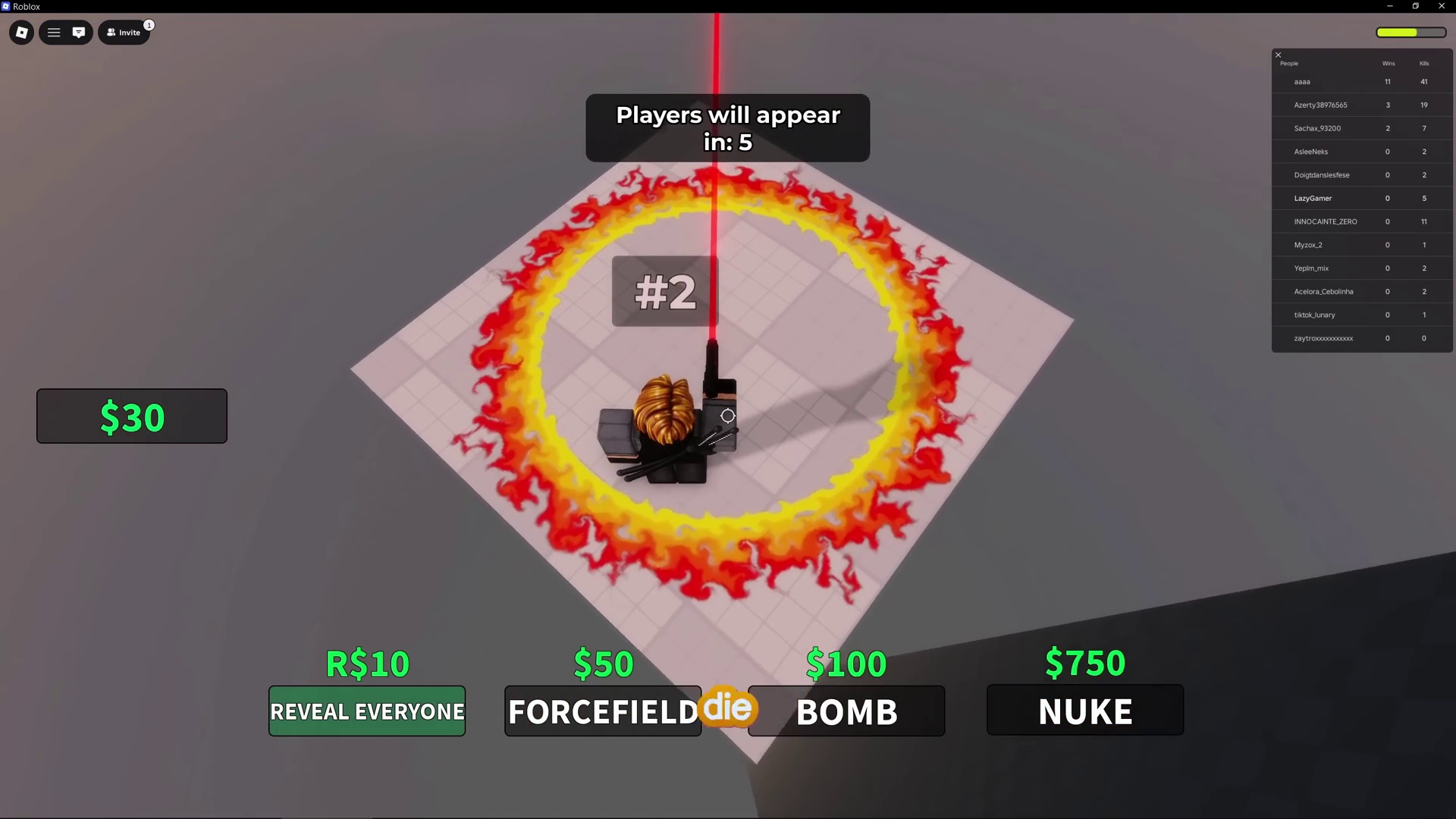Click the Invite notification badge showing 1

coord(149,25)
